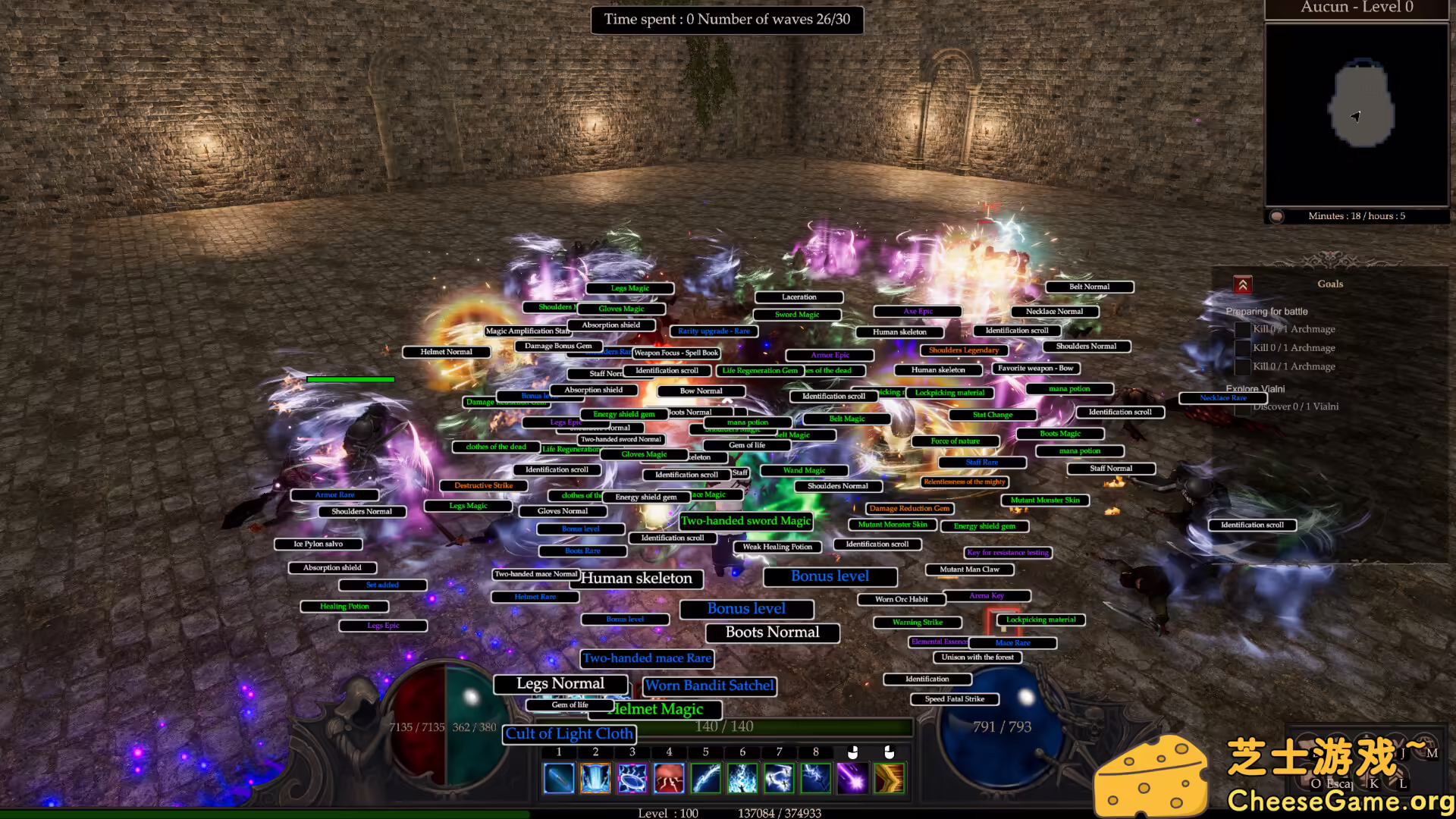Click the experience bar at screen bottom
Image resolution: width=1456 pixels, height=819 pixels.
click(728, 814)
